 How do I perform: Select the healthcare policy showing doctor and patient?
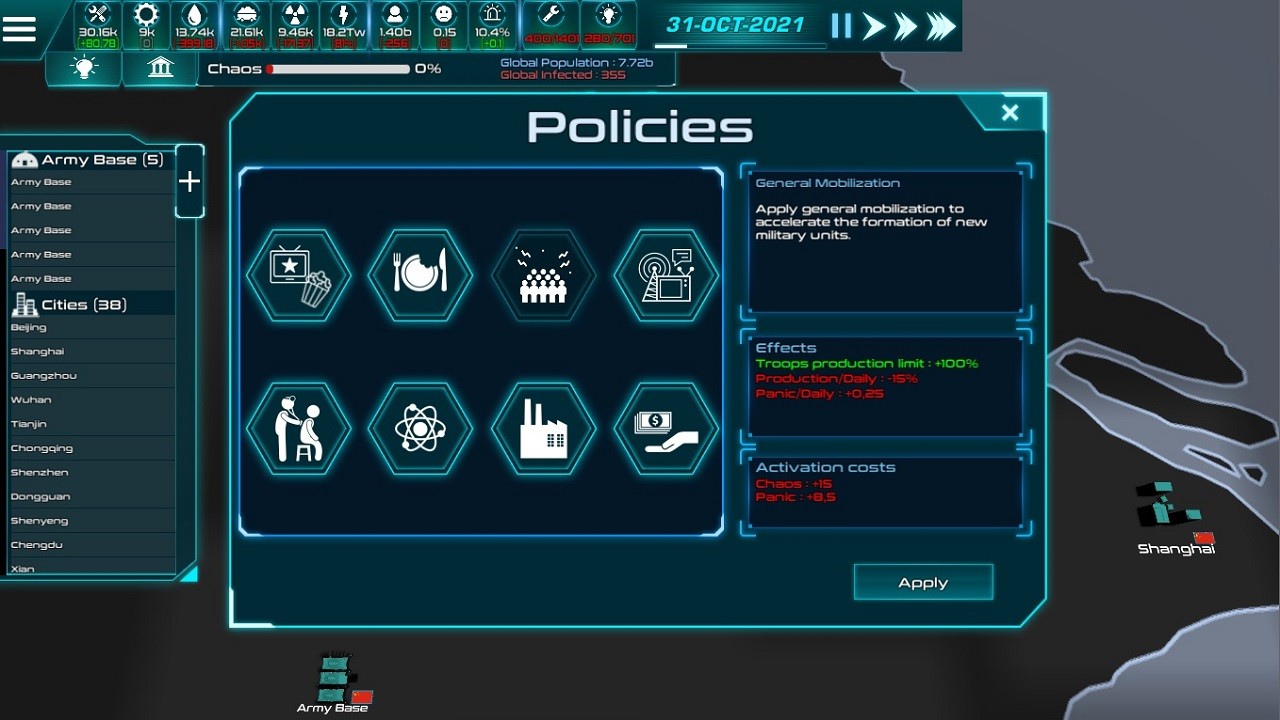point(298,428)
